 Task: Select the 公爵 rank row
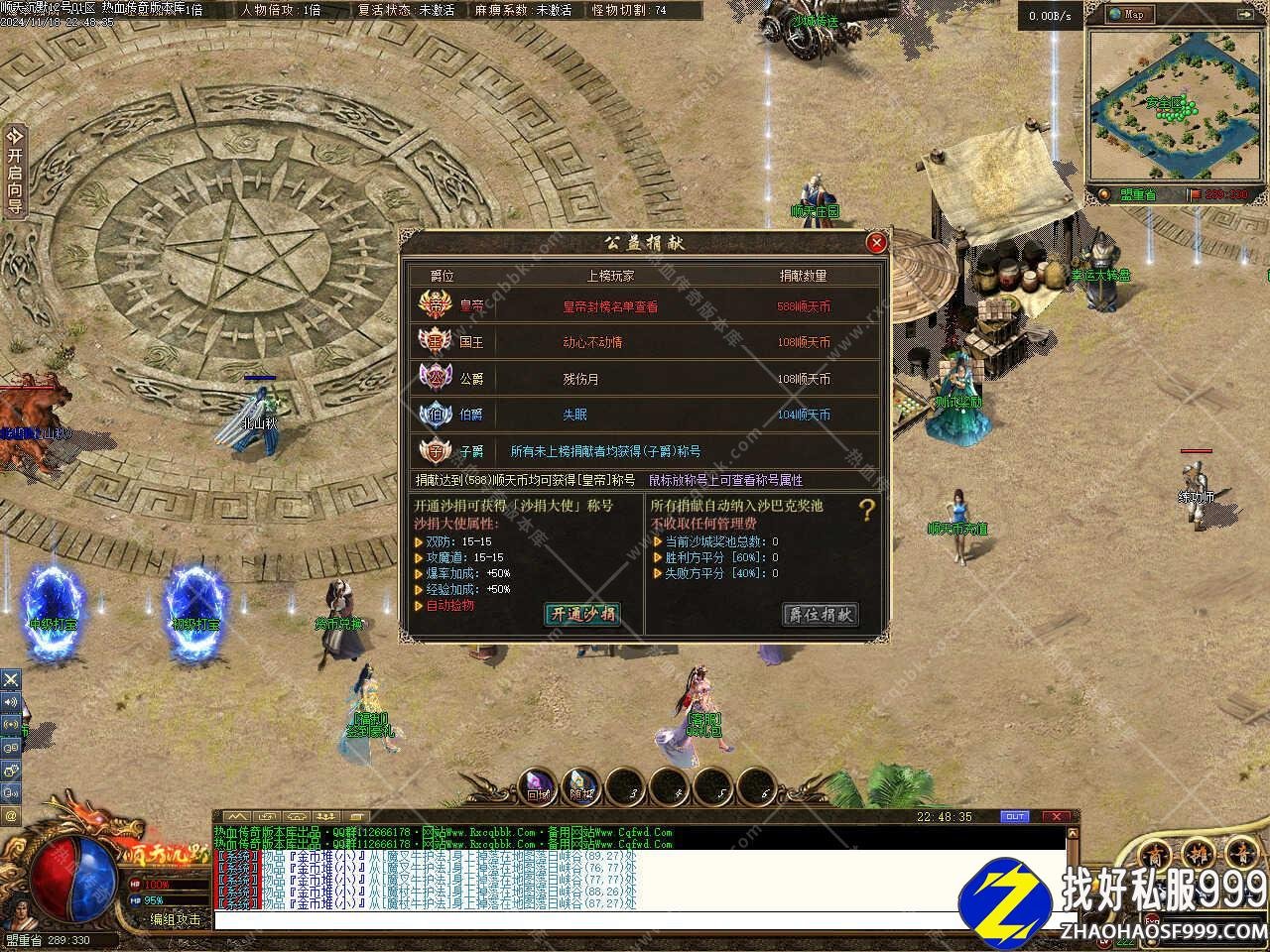[x=645, y=379]
